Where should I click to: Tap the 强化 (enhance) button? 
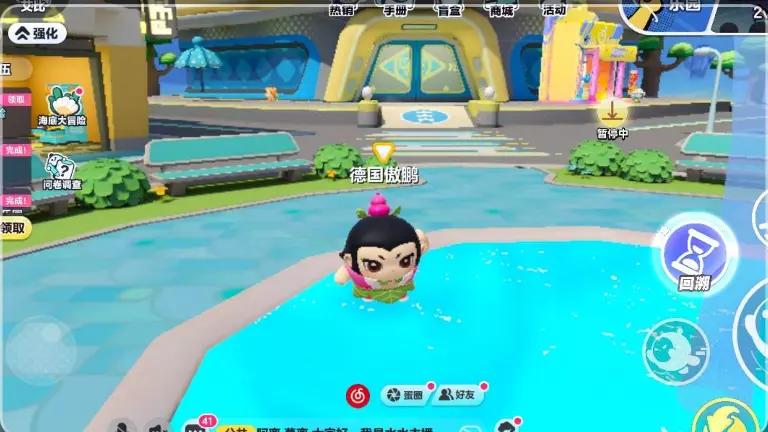(37, 33)
